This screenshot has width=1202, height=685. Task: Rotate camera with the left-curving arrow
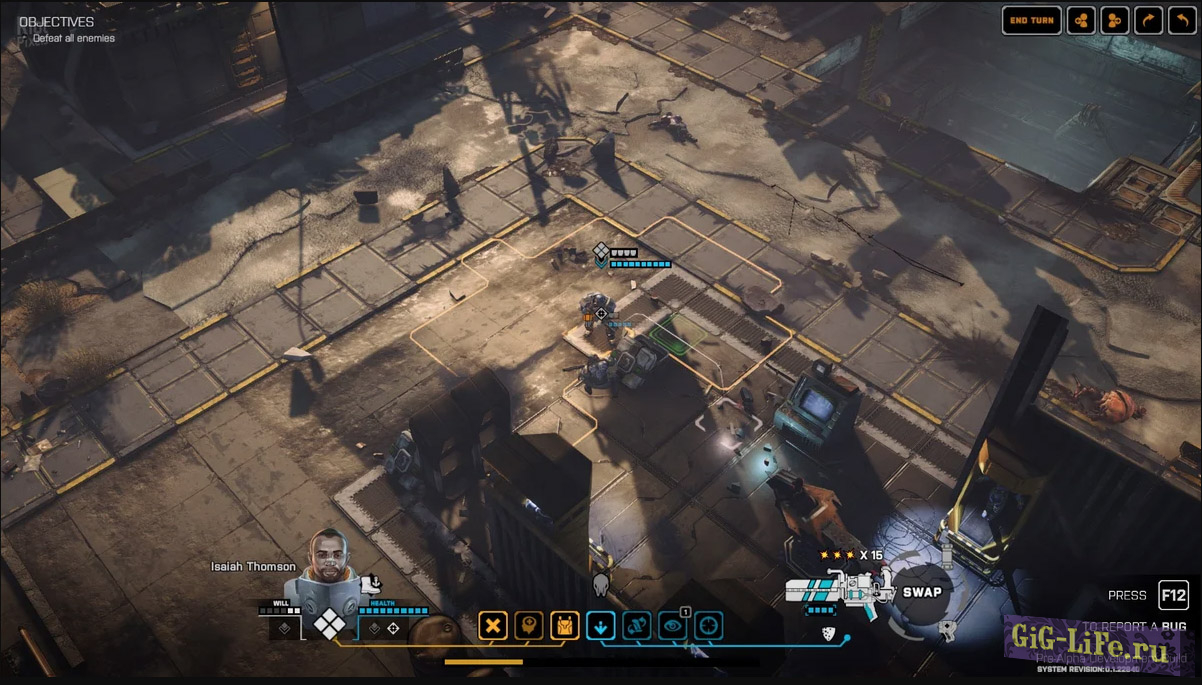pos(1183,20)
